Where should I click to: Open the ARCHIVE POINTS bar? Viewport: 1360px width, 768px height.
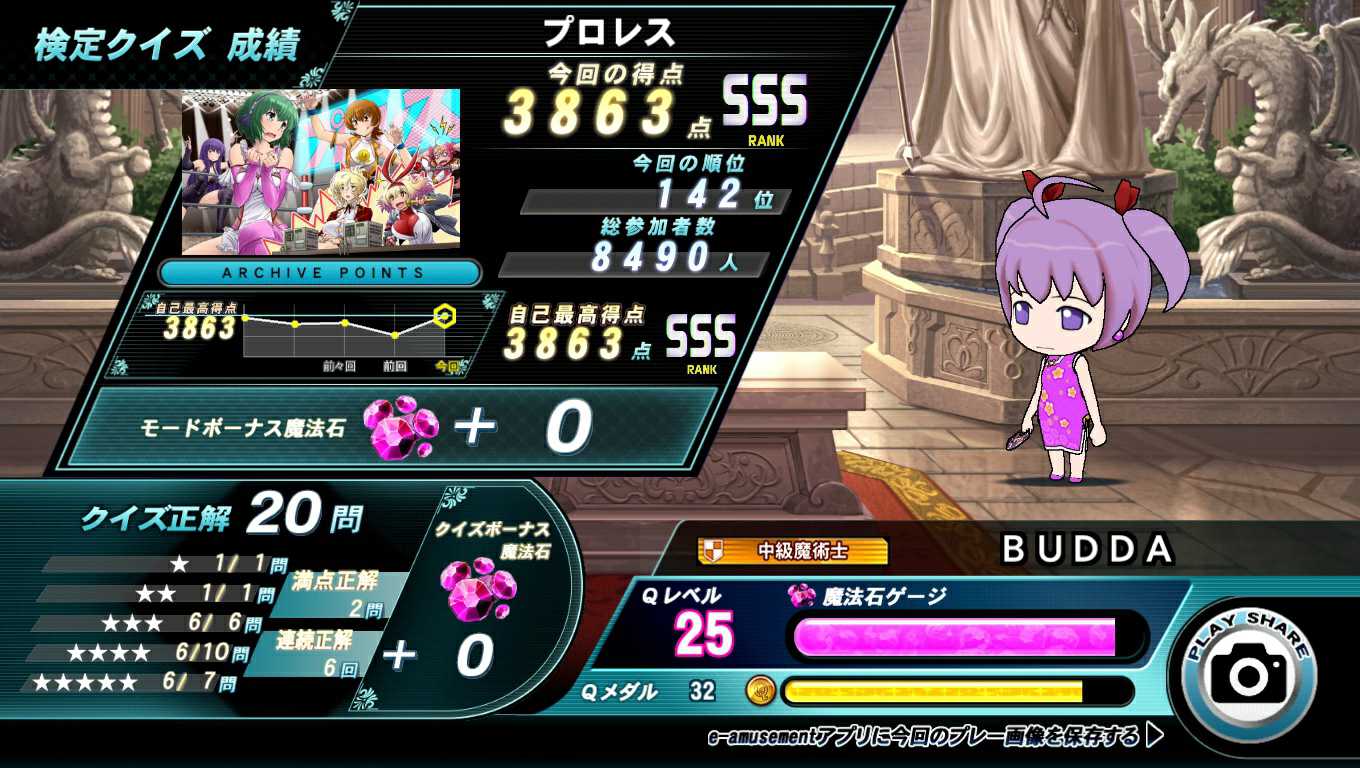pos(321,272)
